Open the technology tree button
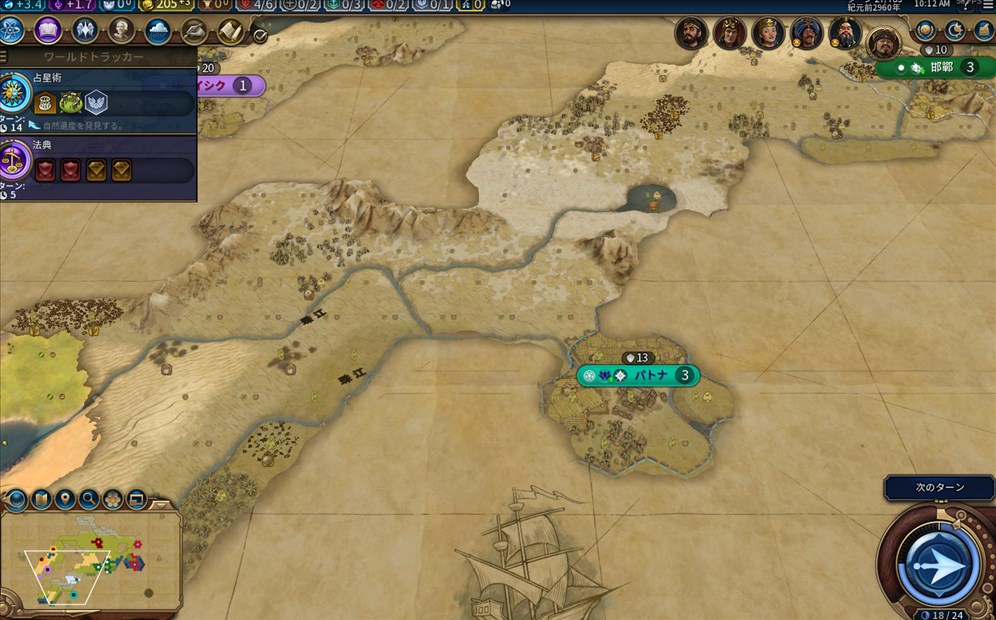This screenshot has height=620, width=996. 11,30
